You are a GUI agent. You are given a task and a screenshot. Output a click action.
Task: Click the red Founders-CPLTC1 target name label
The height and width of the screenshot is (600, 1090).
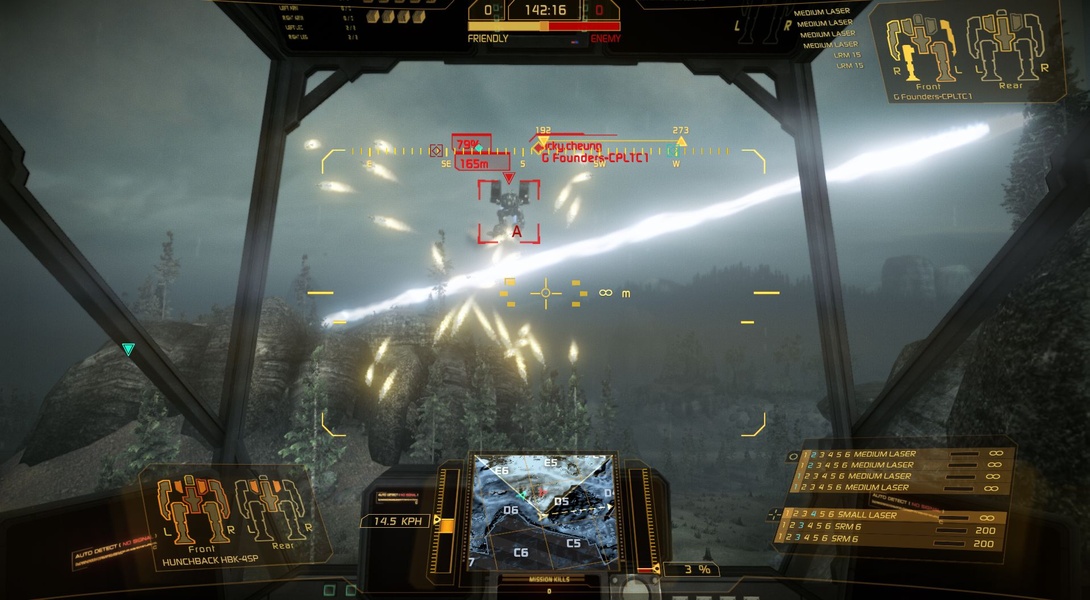coord(595,158)
